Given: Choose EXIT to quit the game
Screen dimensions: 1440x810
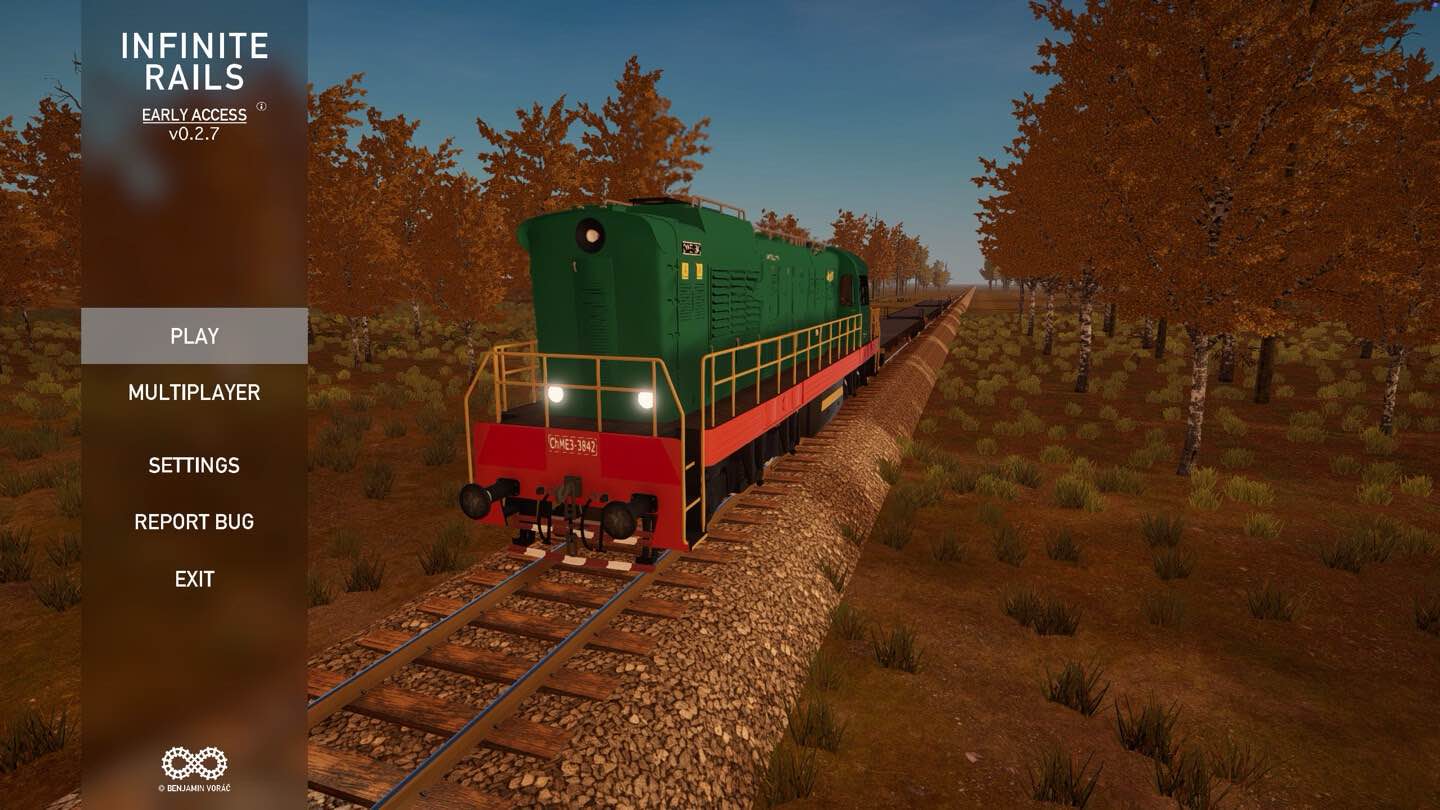Looking at the screenshot, I should click(194, 579).
